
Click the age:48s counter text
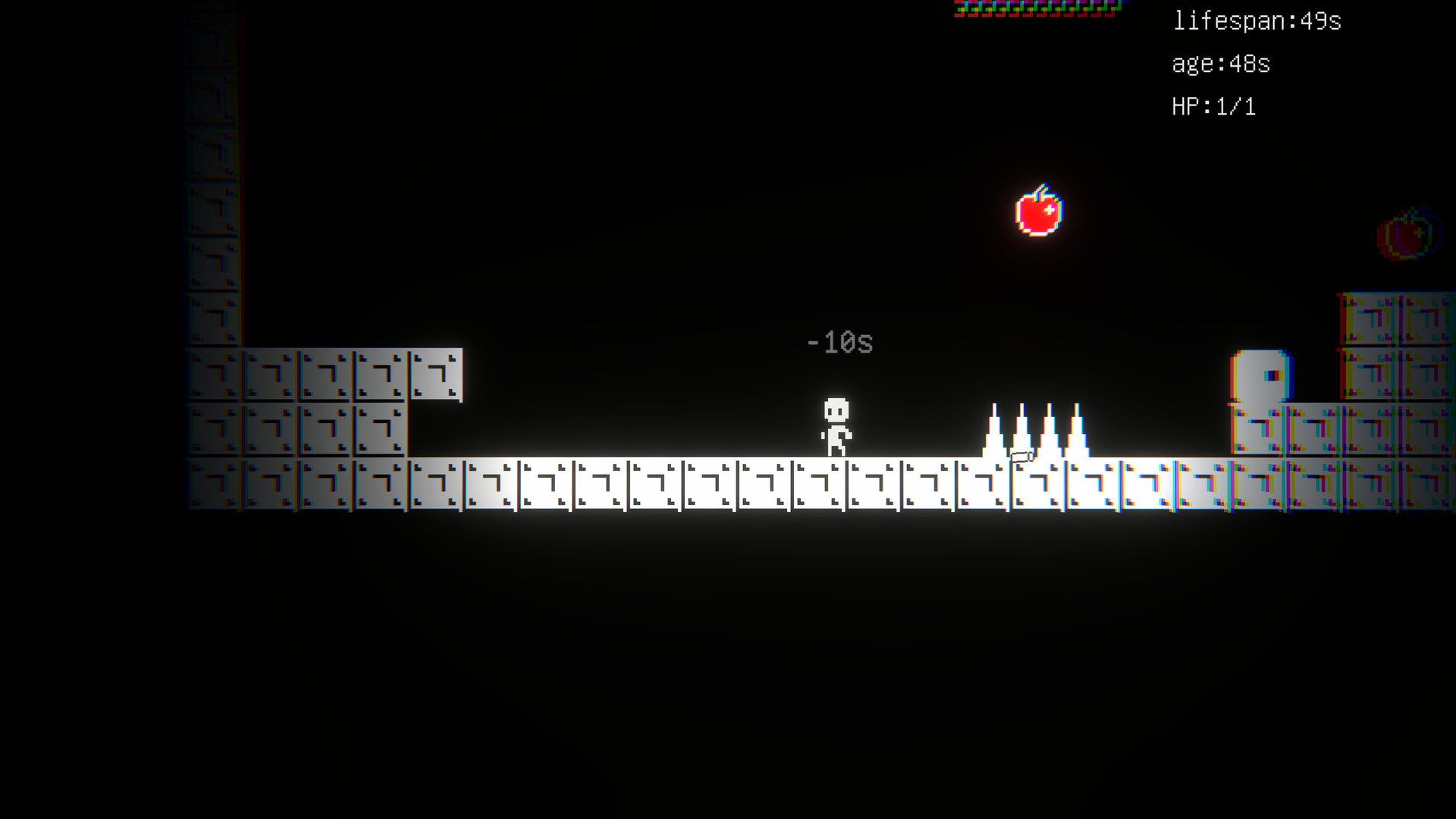pyautogui.click(x=1221, y=64)
